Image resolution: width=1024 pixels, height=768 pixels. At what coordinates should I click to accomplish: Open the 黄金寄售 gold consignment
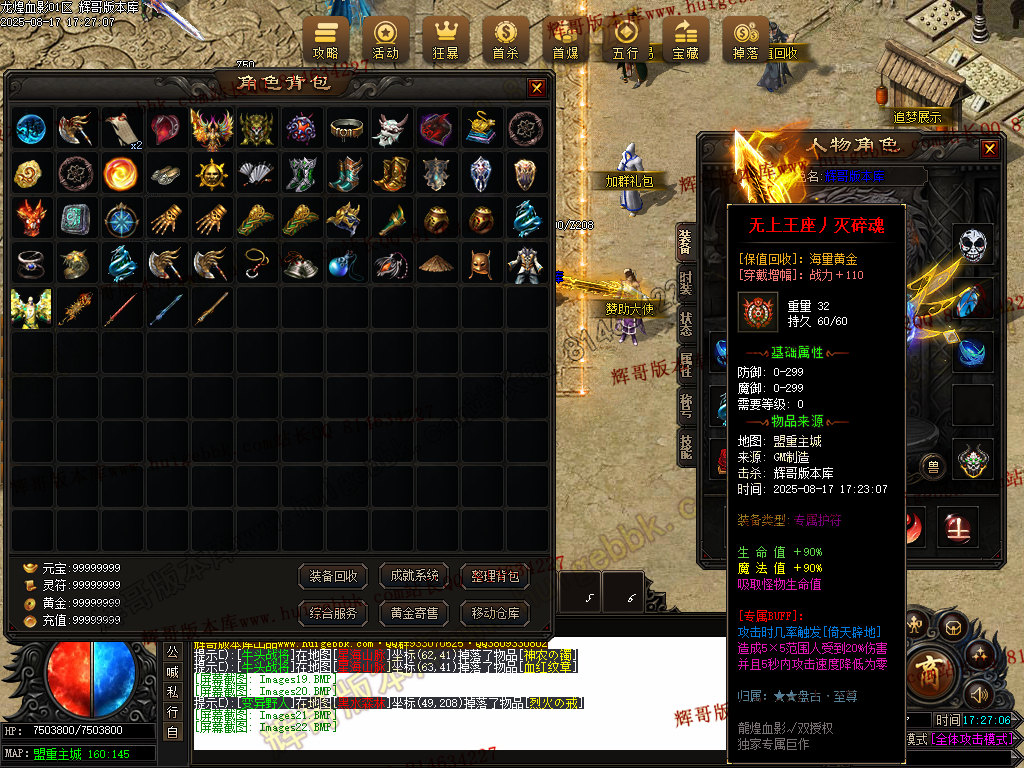pyautogui.click(x=415, y=613)
